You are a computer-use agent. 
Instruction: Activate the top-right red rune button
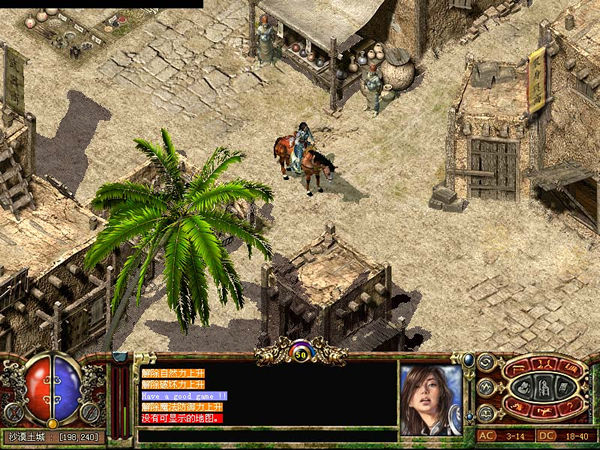572,369
